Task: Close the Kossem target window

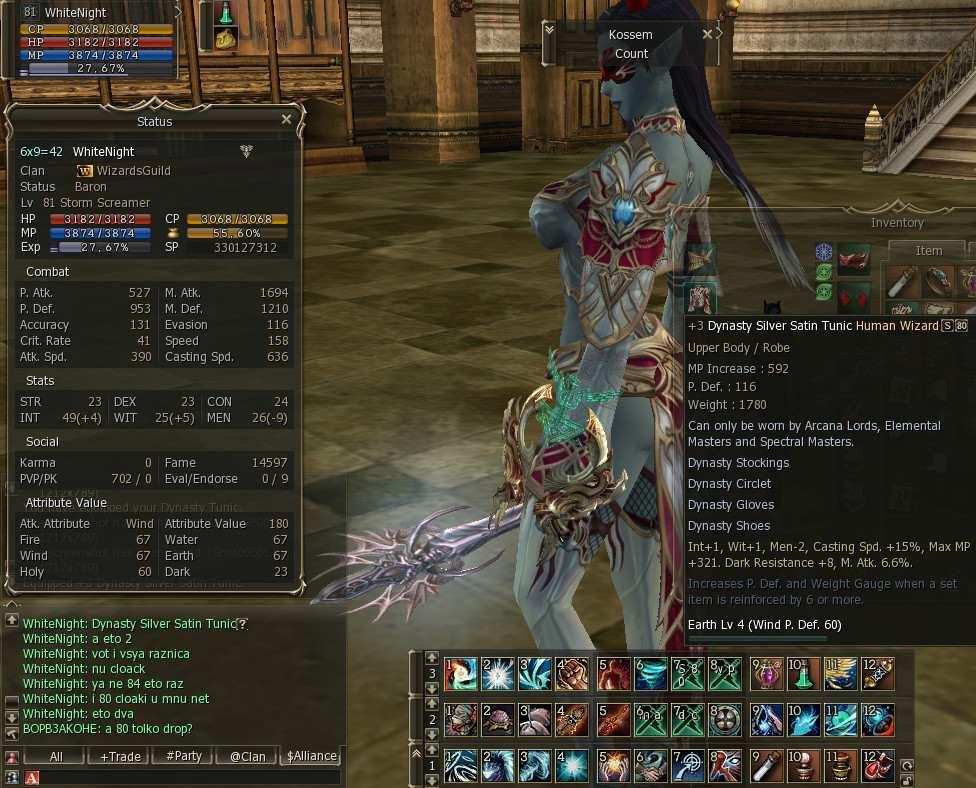Action: 708,34
